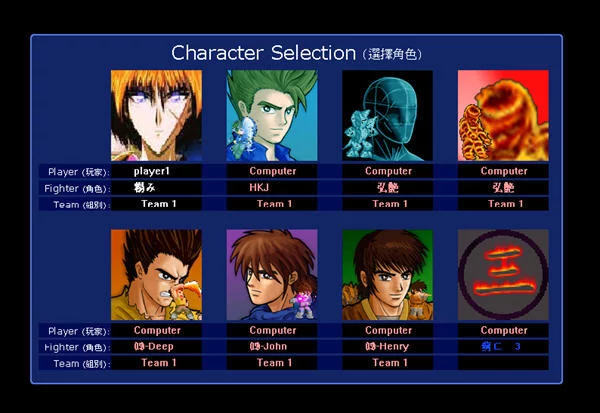Viewport: 600px width, 413px height.
Task: Click the Henry fighter name label
Action: pos(388,346)
